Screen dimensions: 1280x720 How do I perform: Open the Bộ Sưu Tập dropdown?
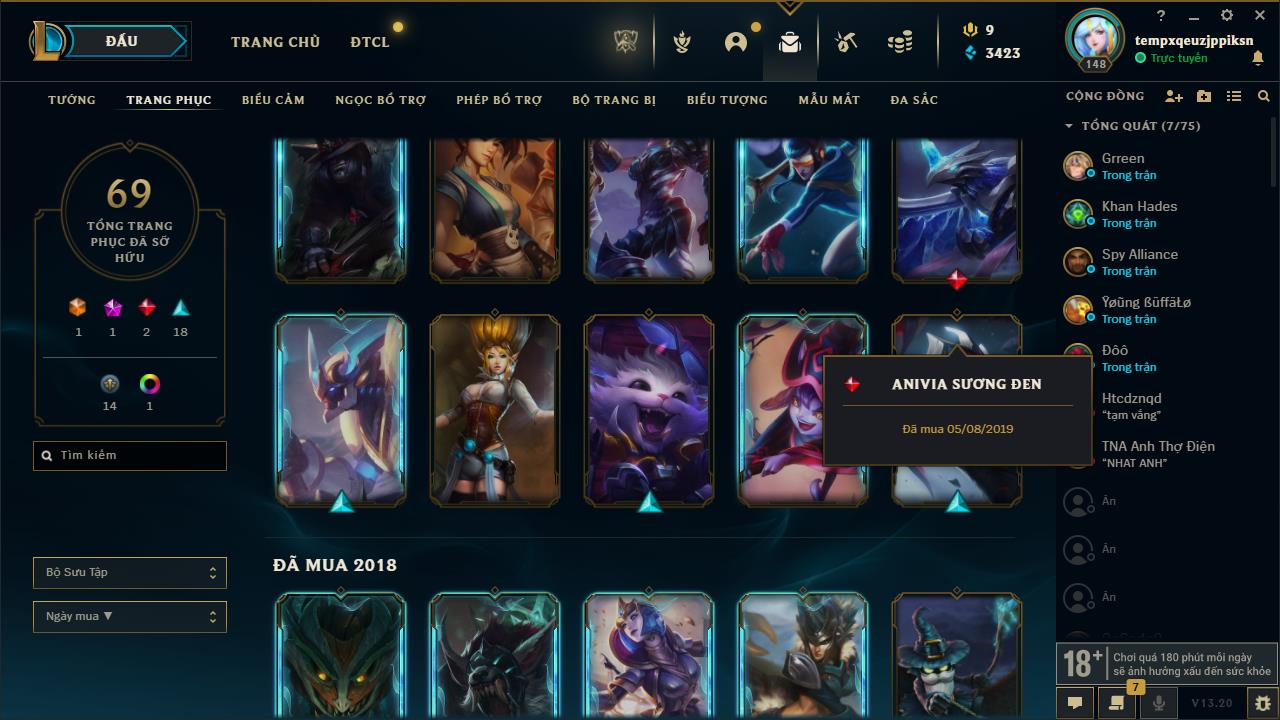pos(129,572)
